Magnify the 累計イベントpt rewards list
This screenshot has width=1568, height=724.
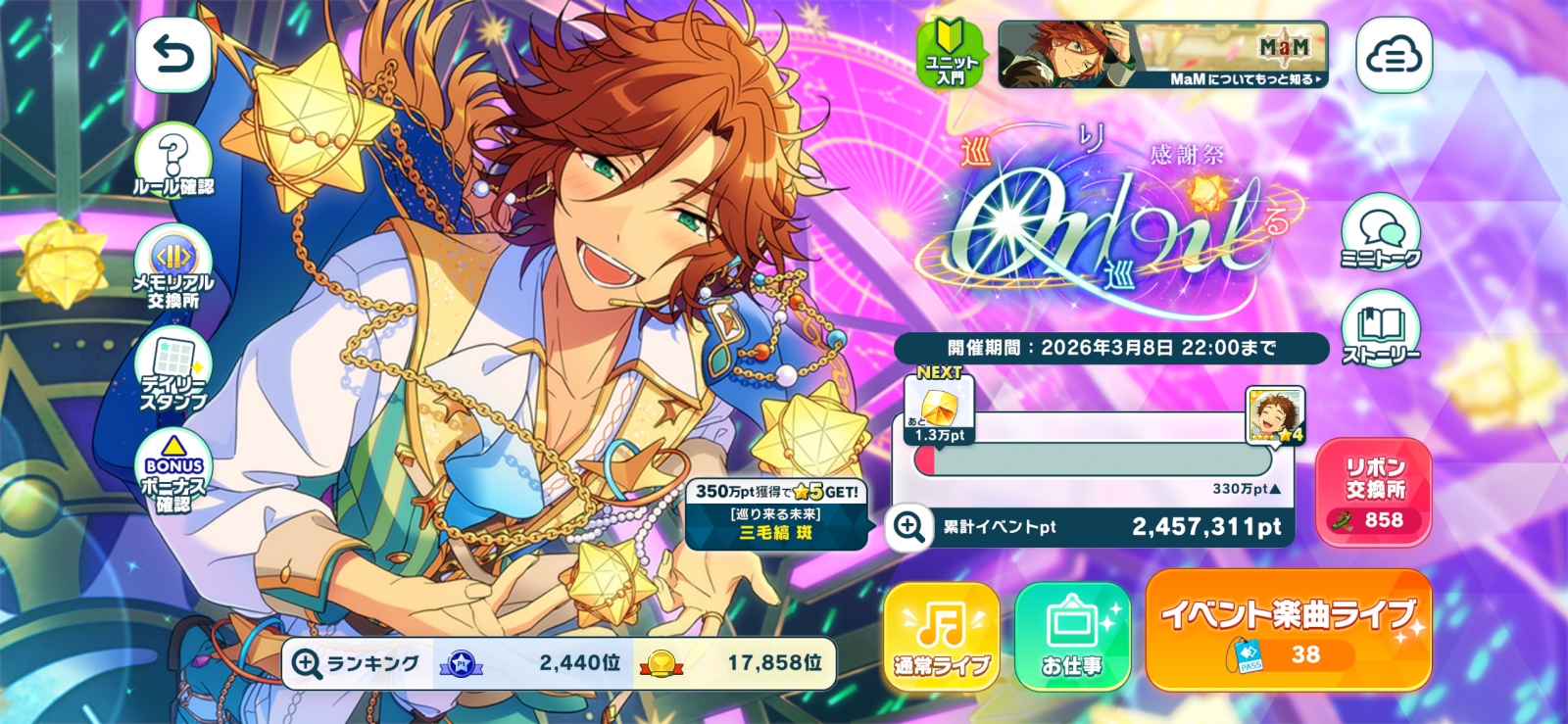coord(908,527)
